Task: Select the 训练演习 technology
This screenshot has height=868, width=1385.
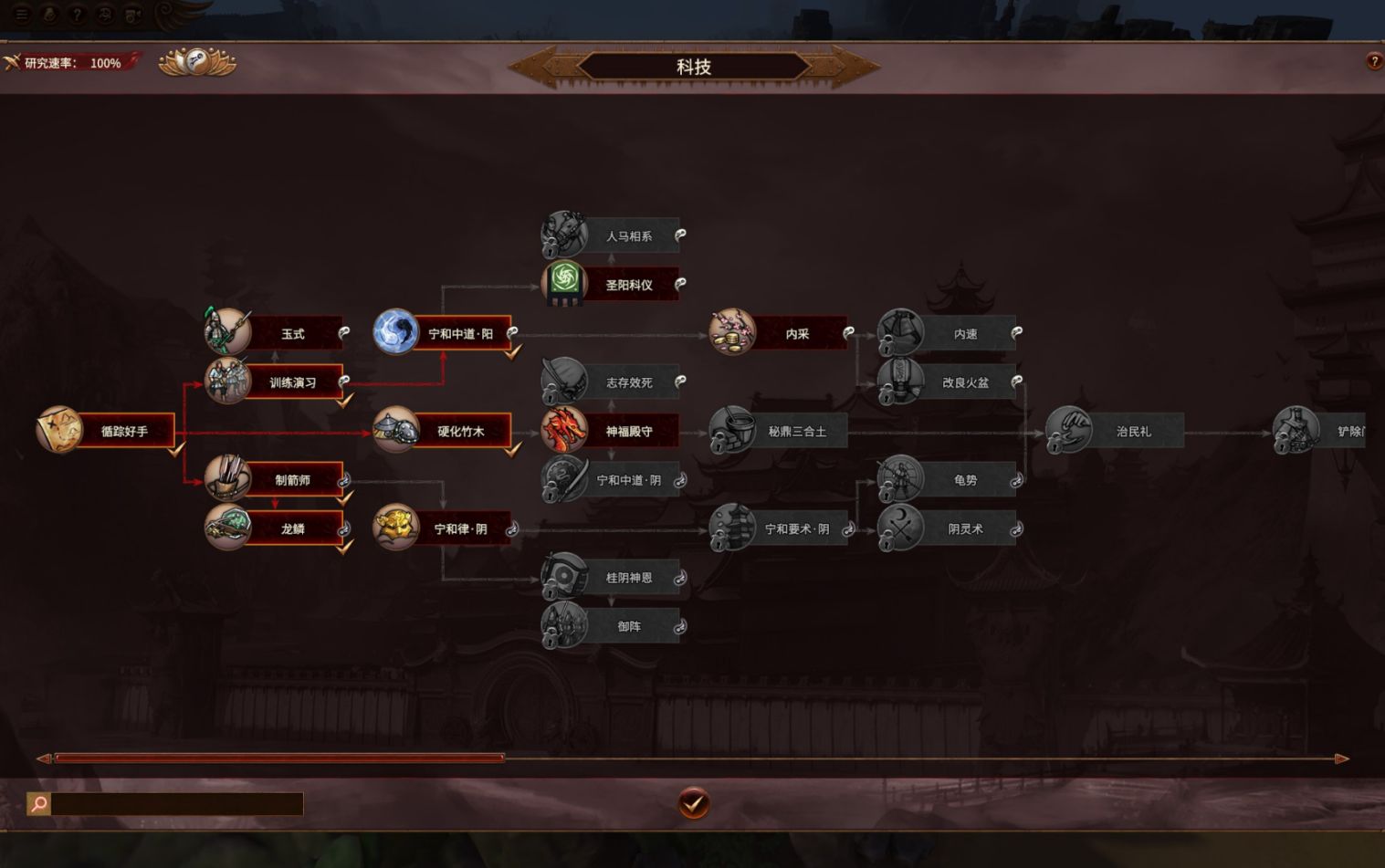Action: click(292, 382)
